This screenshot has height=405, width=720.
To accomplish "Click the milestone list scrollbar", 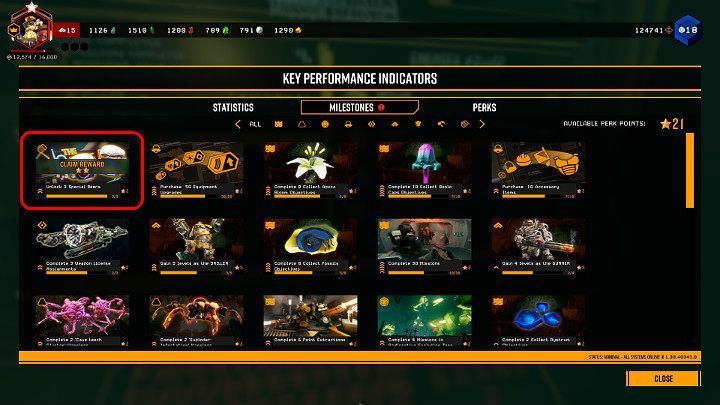I will [x=690, y=171].
